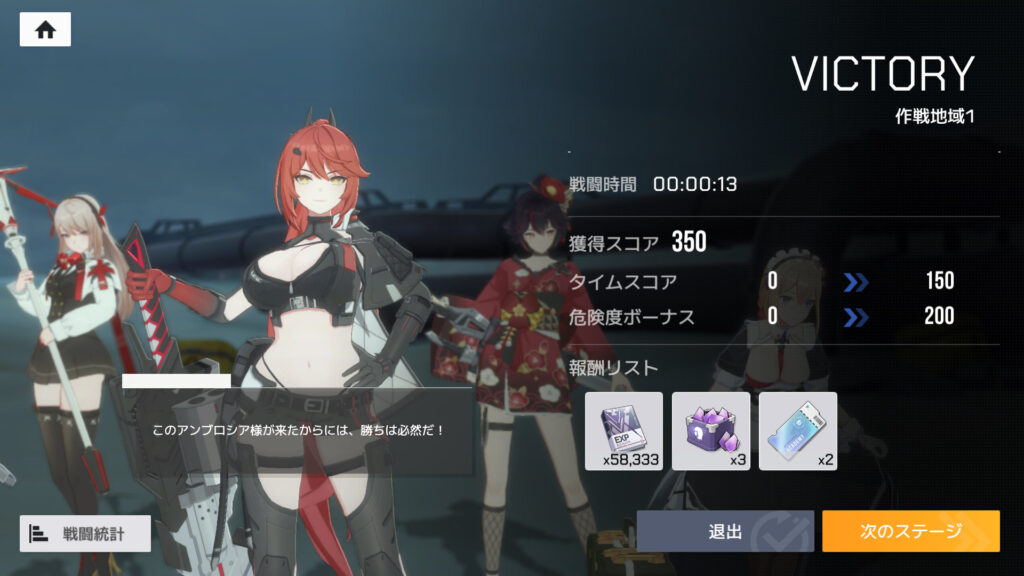View the blue ticket reward x2
Image resolution: width=1024 pixels, height=576 pixels.
click(x=797, y=431)
